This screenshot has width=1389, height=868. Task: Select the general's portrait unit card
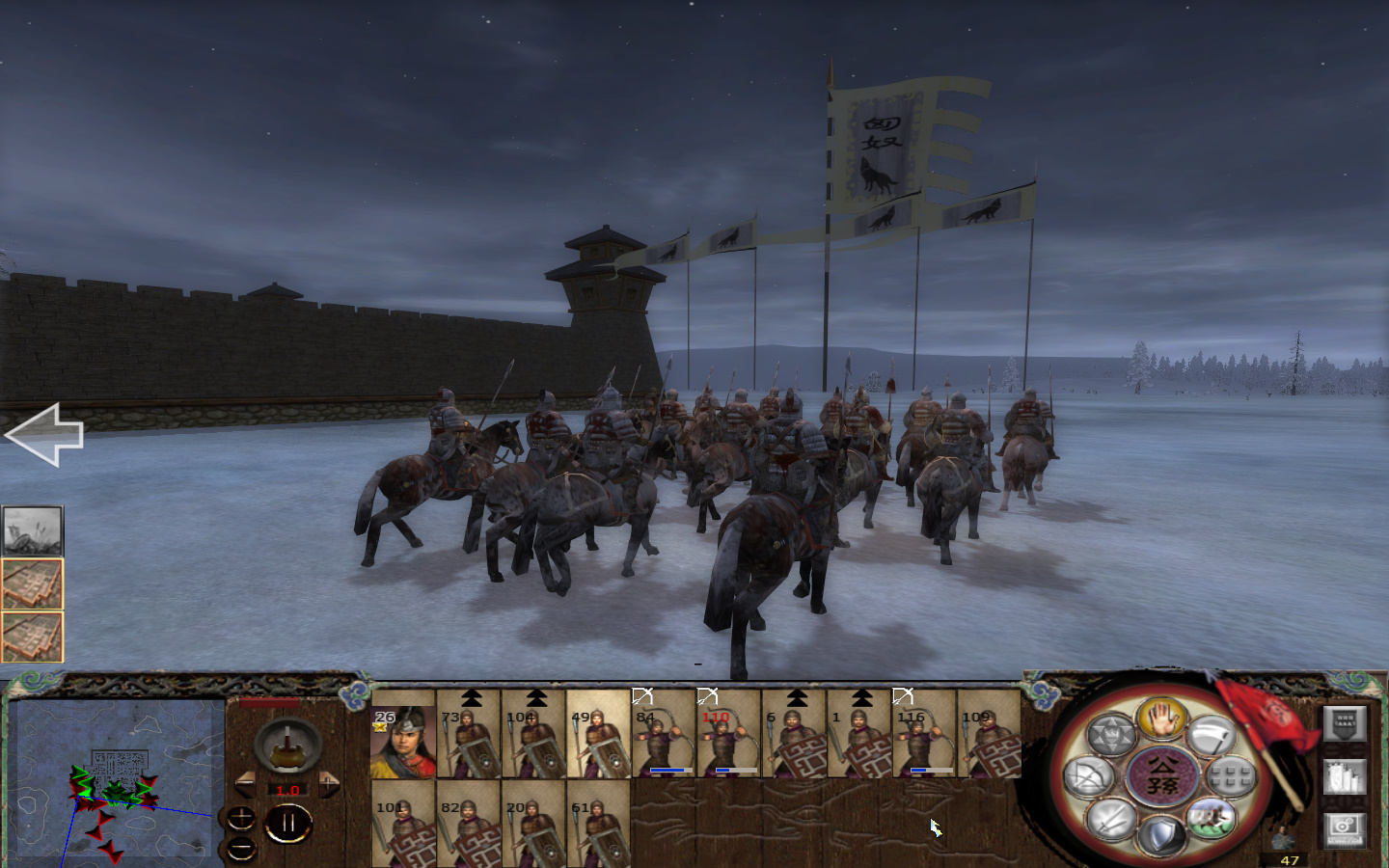405,741
